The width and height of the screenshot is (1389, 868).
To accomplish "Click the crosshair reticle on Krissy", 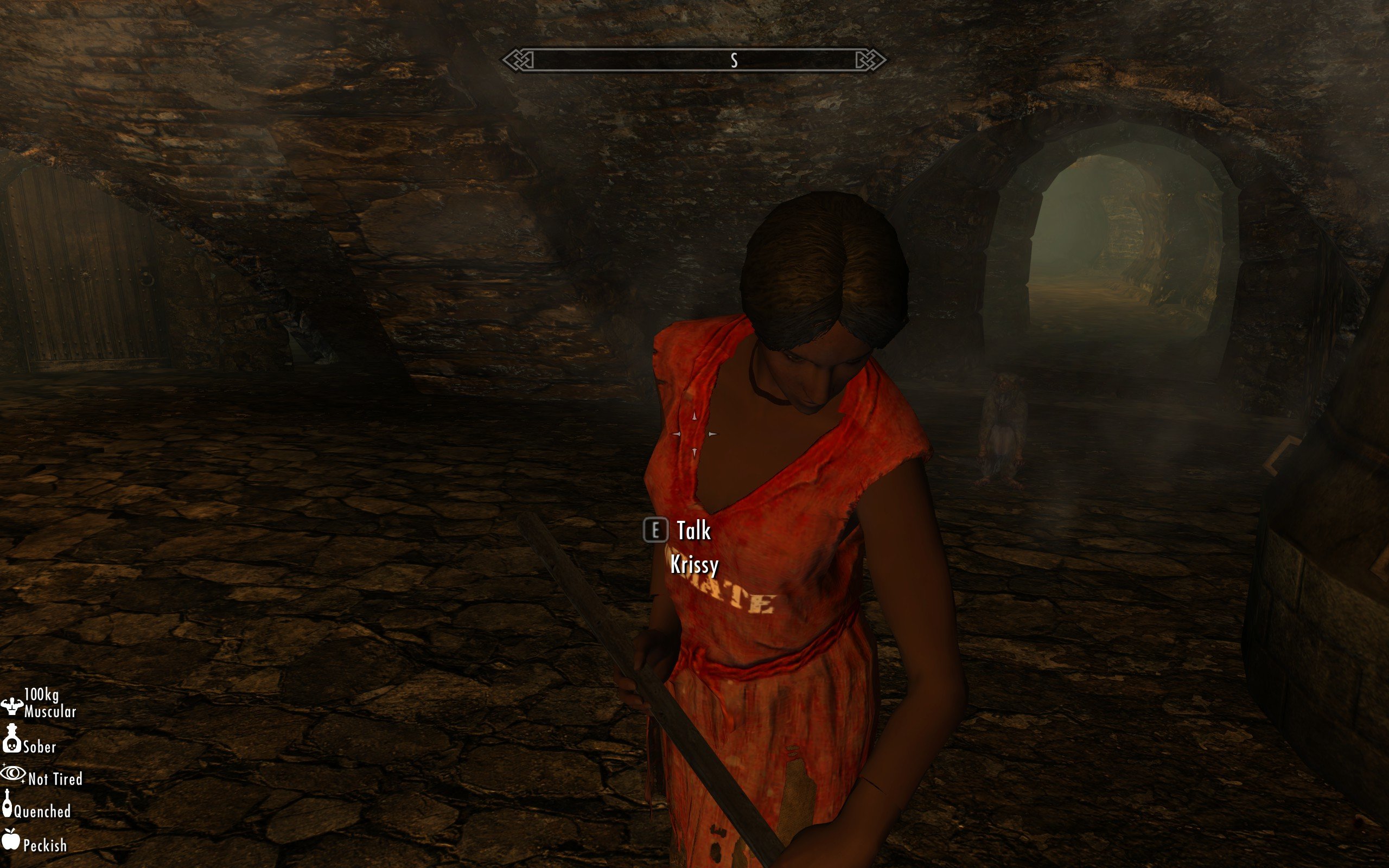I will [x=694, y=434].
